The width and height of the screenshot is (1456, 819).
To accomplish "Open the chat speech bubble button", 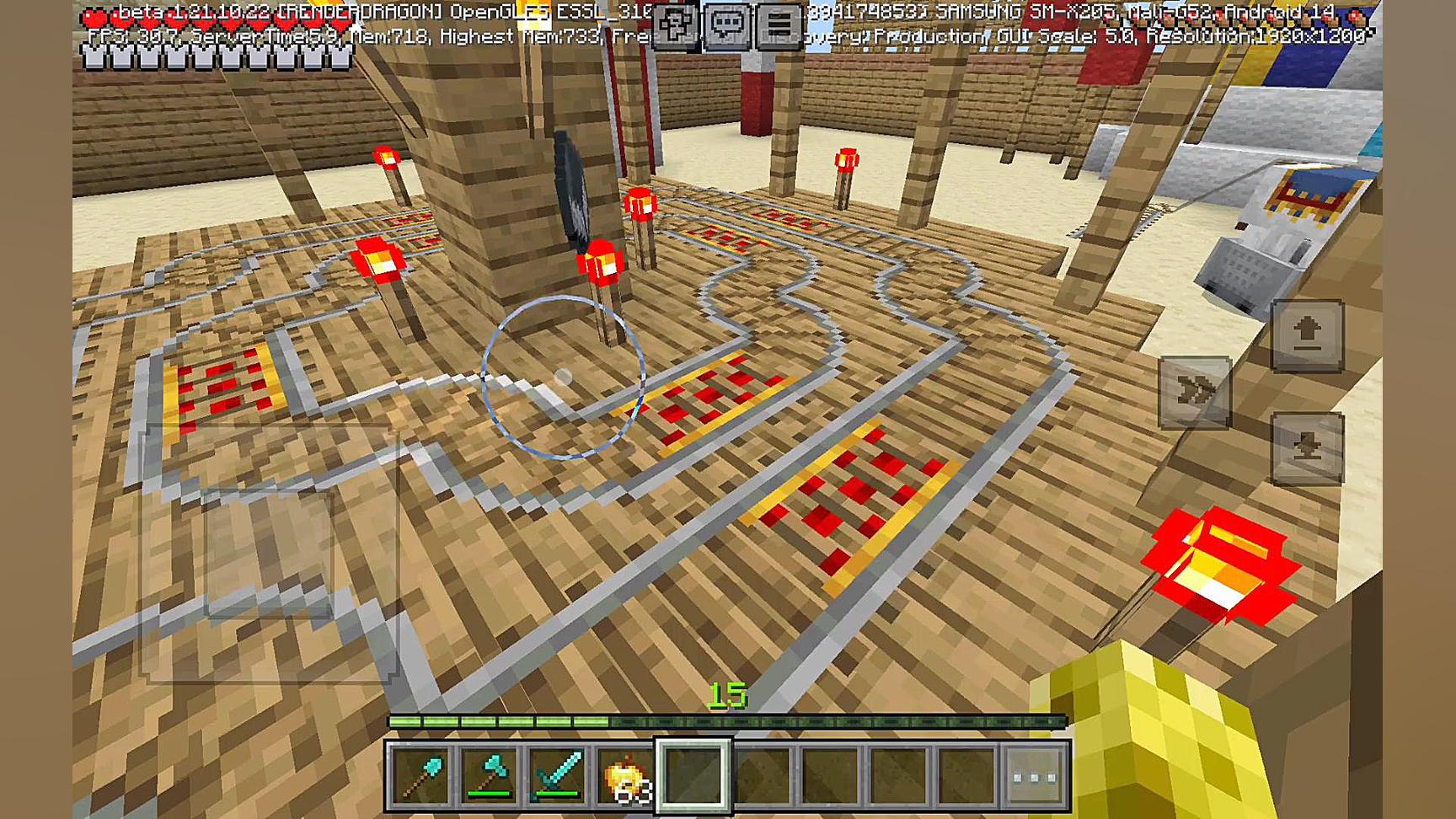I will click(x=727, y=24).
